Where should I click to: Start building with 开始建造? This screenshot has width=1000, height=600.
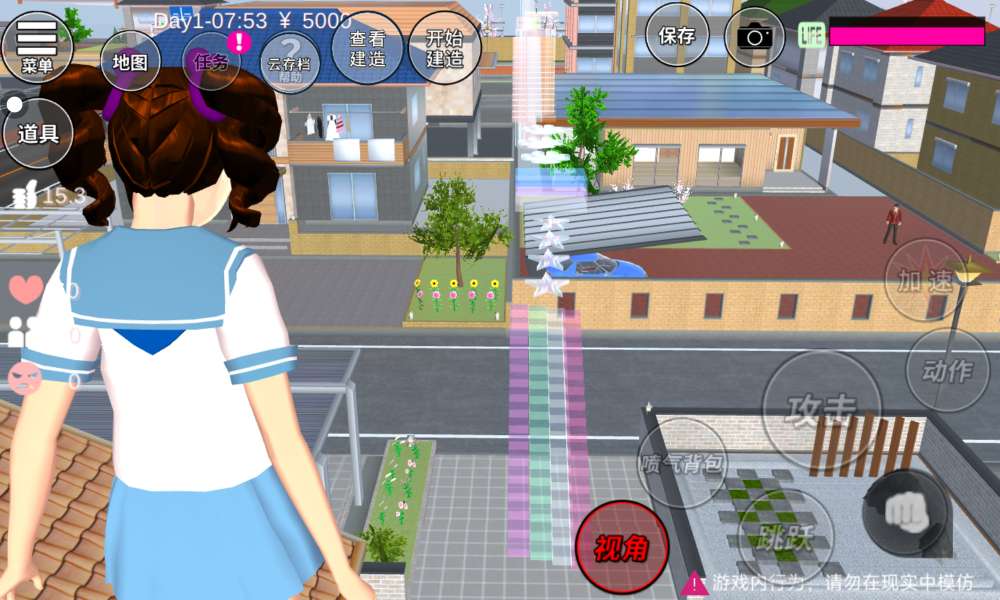445,48
